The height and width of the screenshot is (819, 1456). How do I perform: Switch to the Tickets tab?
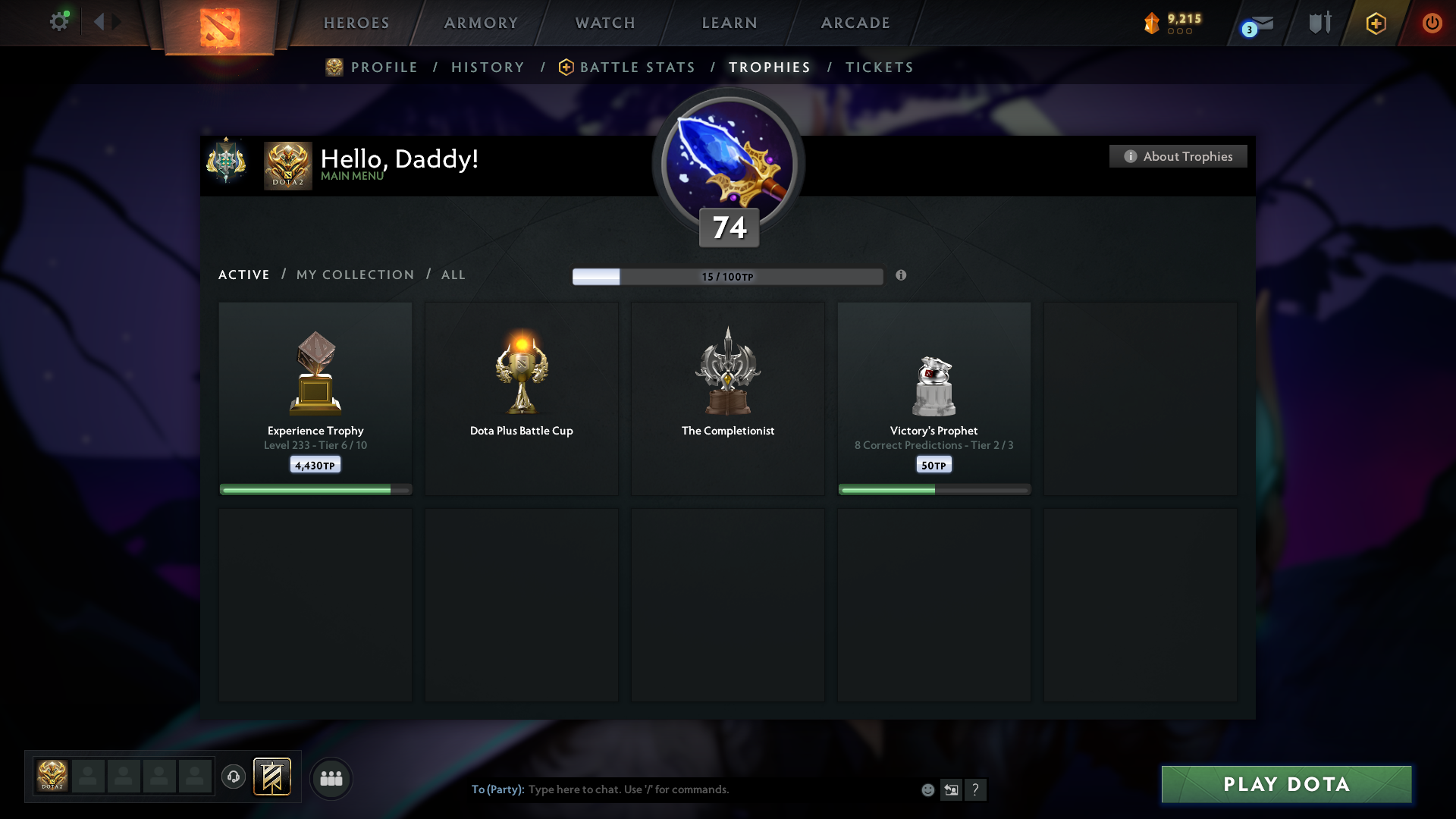(x=879, y=67)
